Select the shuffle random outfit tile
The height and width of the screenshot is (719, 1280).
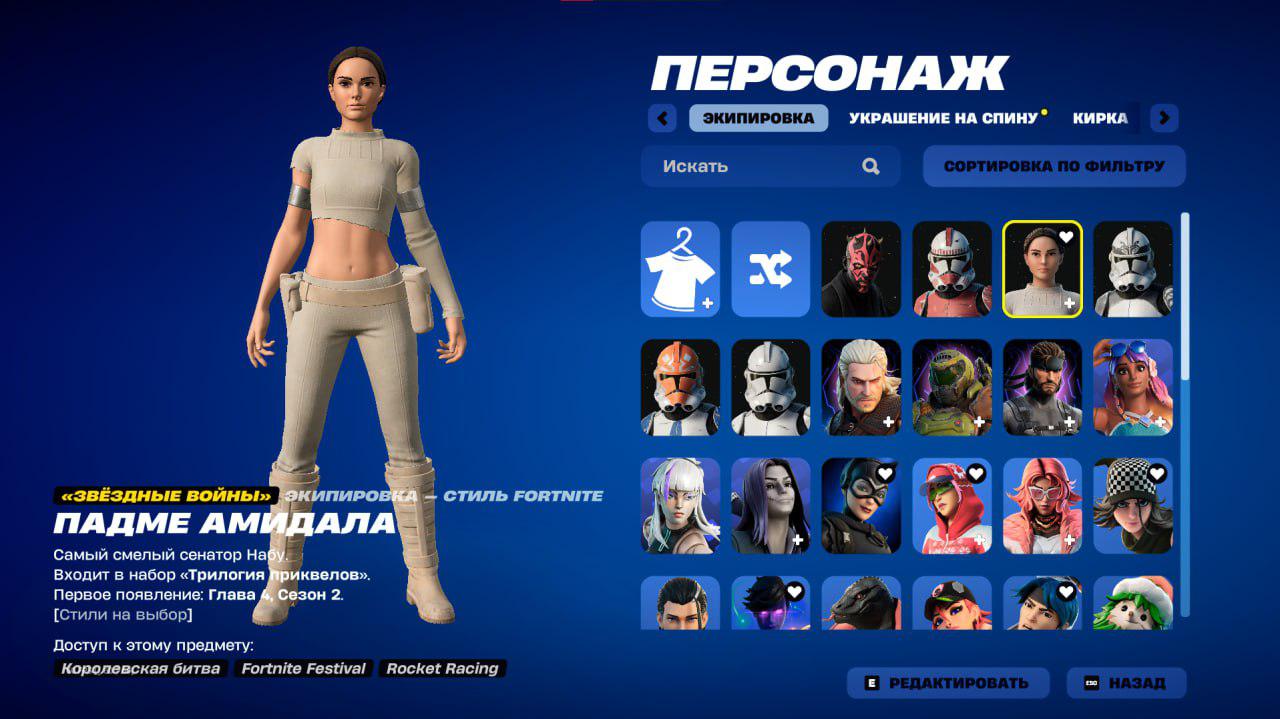point(770,269)
